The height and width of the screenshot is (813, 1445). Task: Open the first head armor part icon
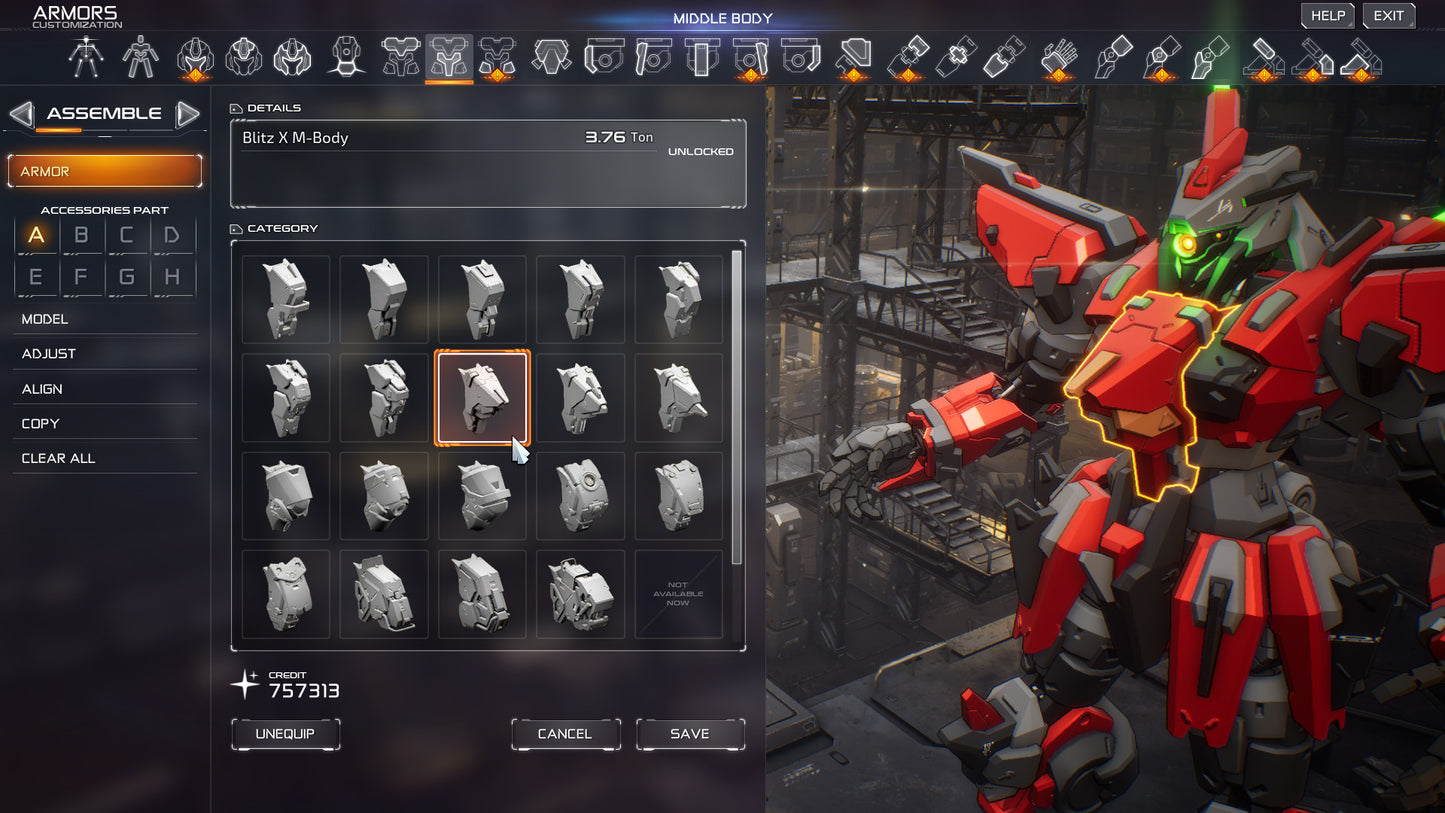(x=195, y=57)
